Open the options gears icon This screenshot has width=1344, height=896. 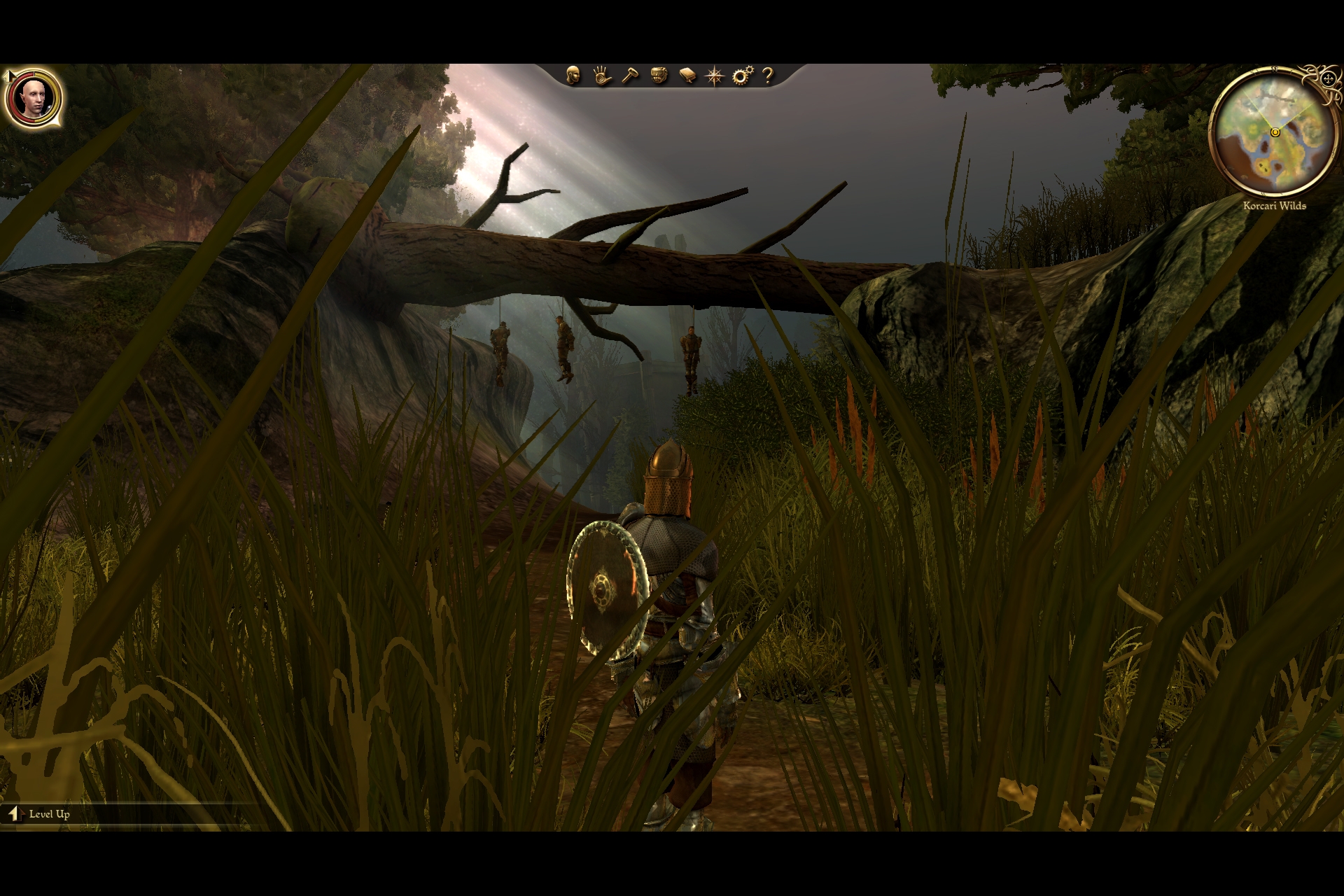click(742, 76)
